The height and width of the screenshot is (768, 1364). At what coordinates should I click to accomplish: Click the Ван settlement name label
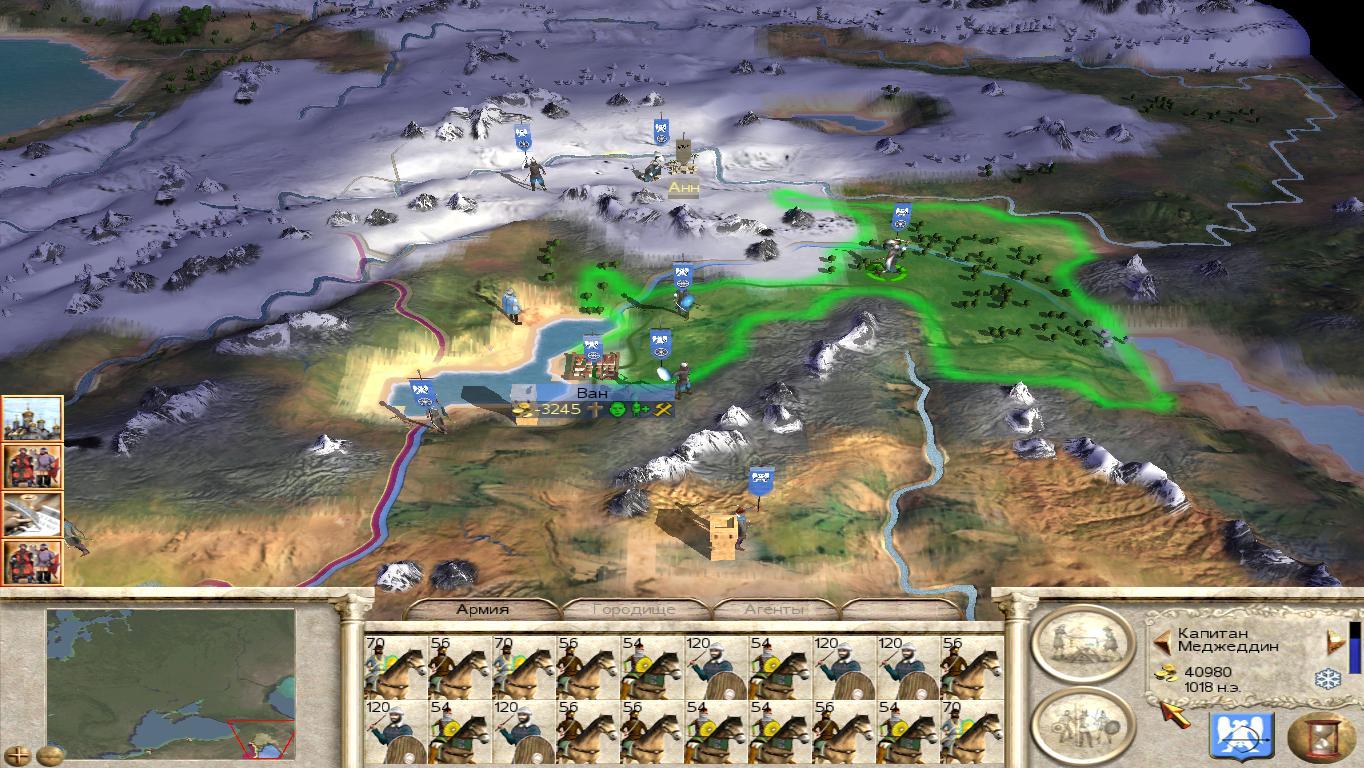pos(592,393)
